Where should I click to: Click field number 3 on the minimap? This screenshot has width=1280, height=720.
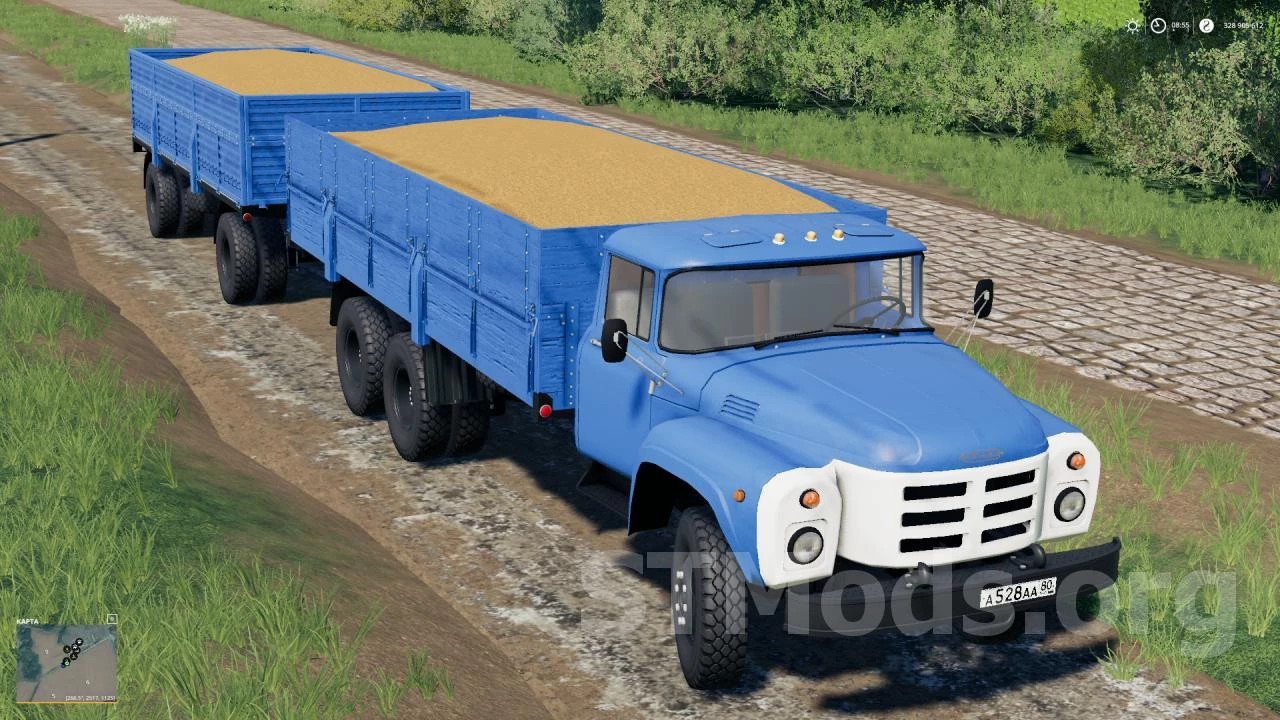coord(47,652)
